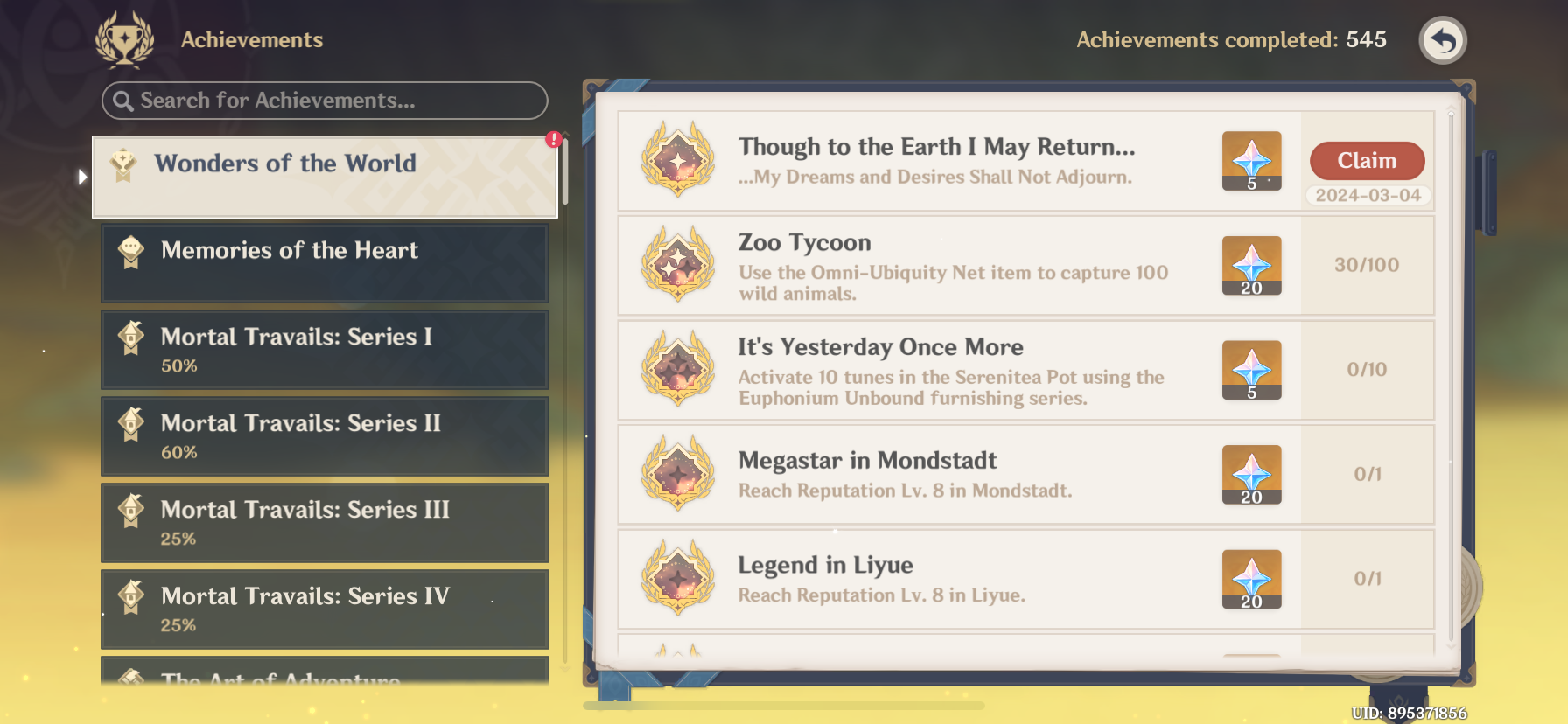This screenshot has height=724, width=1568.
Task: Open the Mortal Travails: Series III category
Action: pos(324,522)
